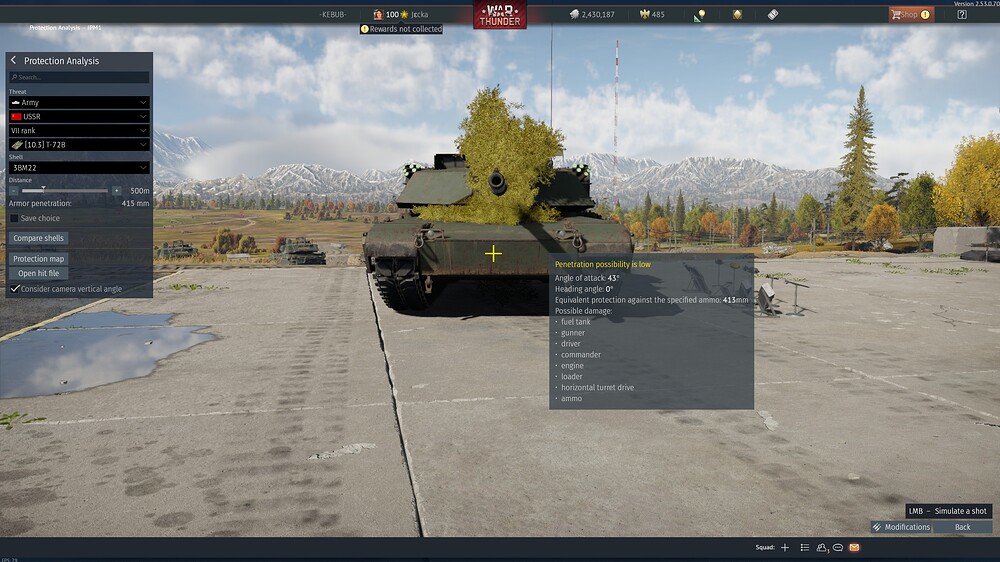
Task: Click the Search field in Protection Analysis
Action: (x=79, y=77)
